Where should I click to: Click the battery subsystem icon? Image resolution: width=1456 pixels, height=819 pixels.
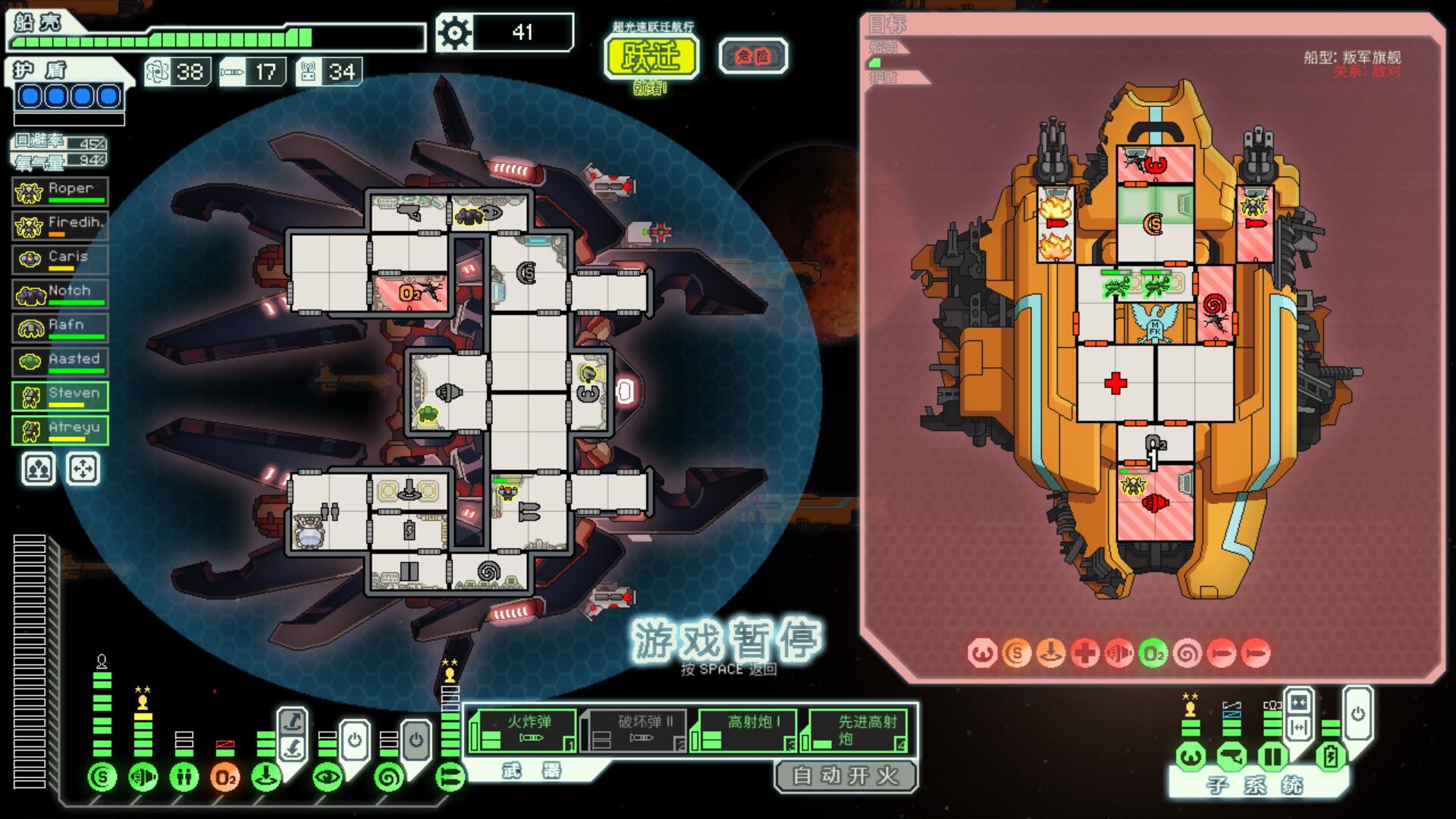[x=1329, y=757]
